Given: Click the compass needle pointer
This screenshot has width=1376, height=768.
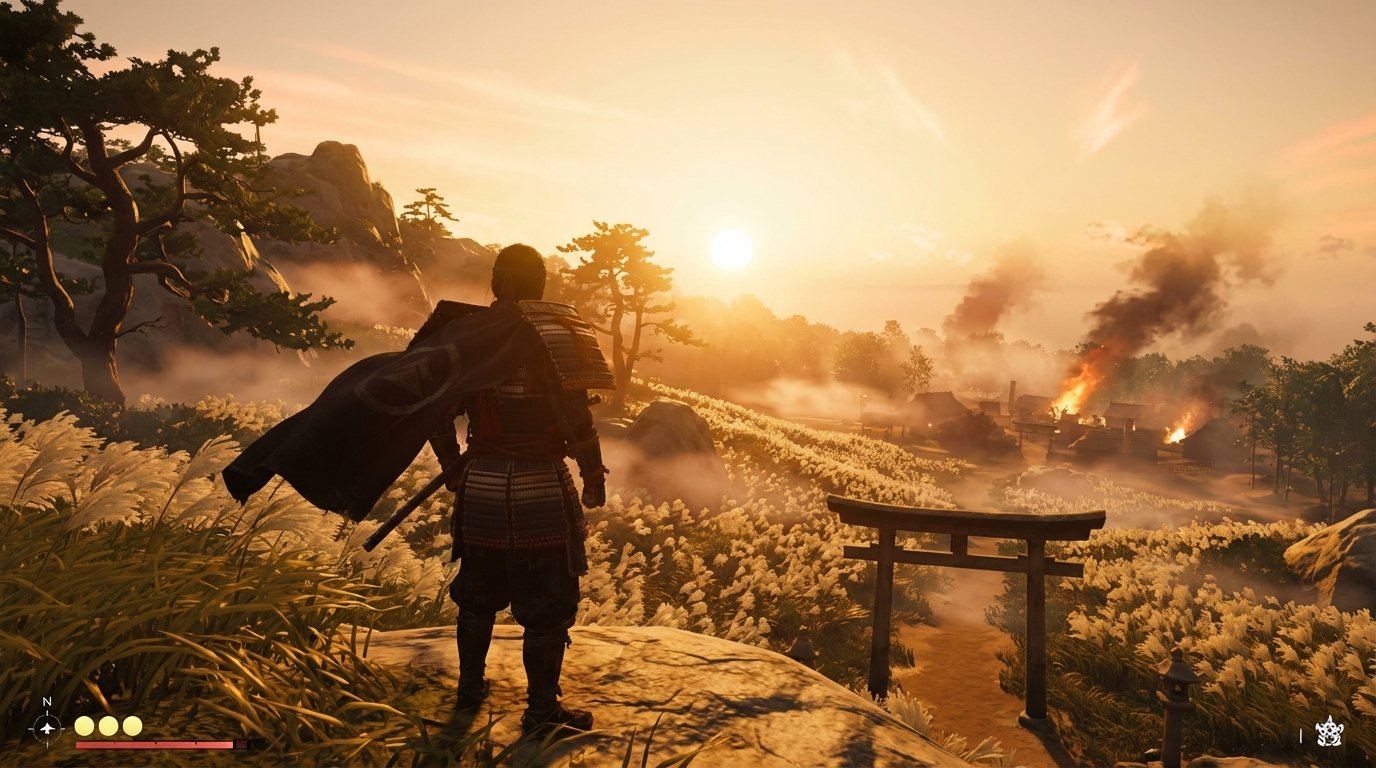Looking at the screenshot, I should coord(47,728).
